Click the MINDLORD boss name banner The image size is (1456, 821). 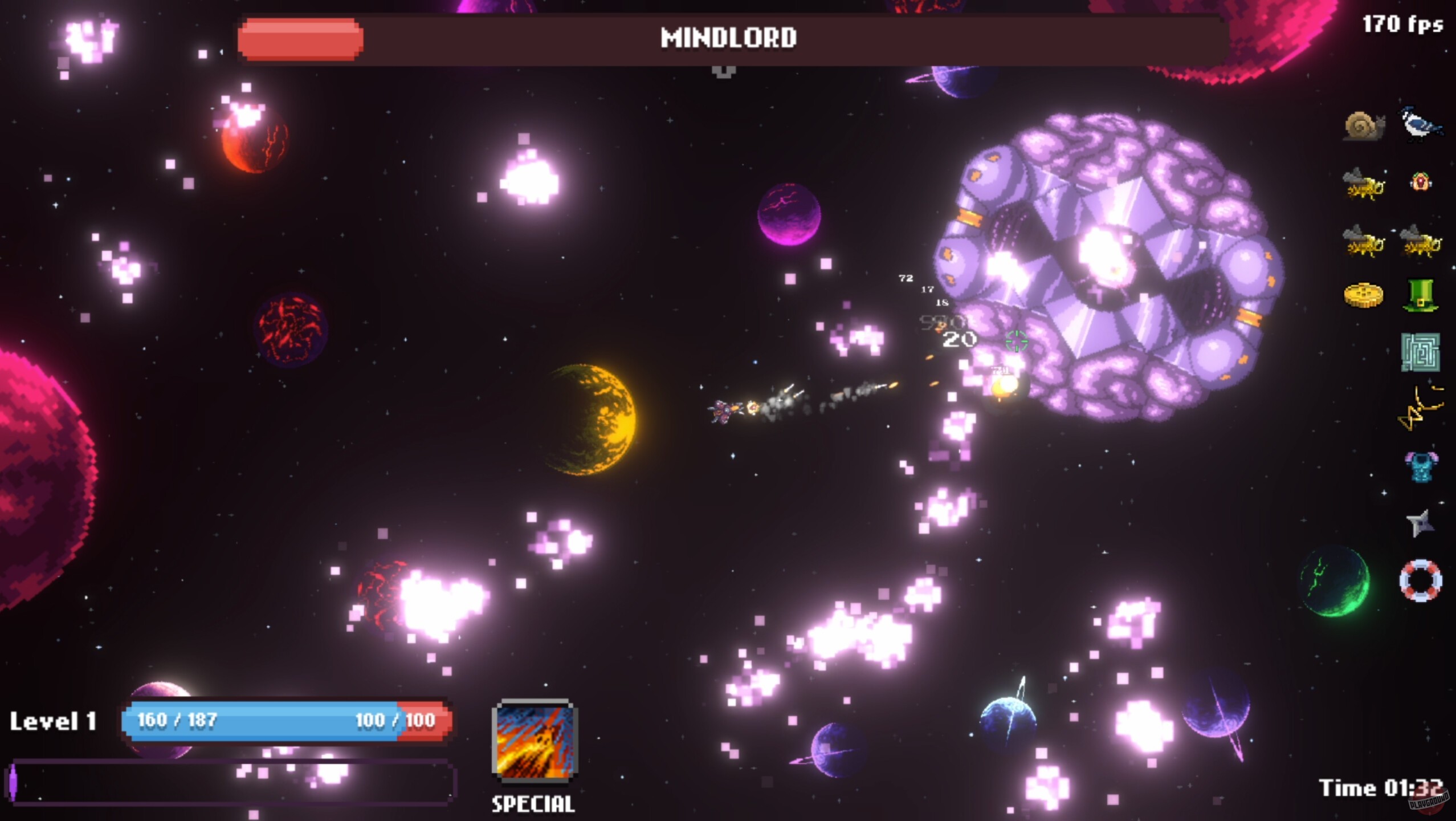[x=728, y=37]
